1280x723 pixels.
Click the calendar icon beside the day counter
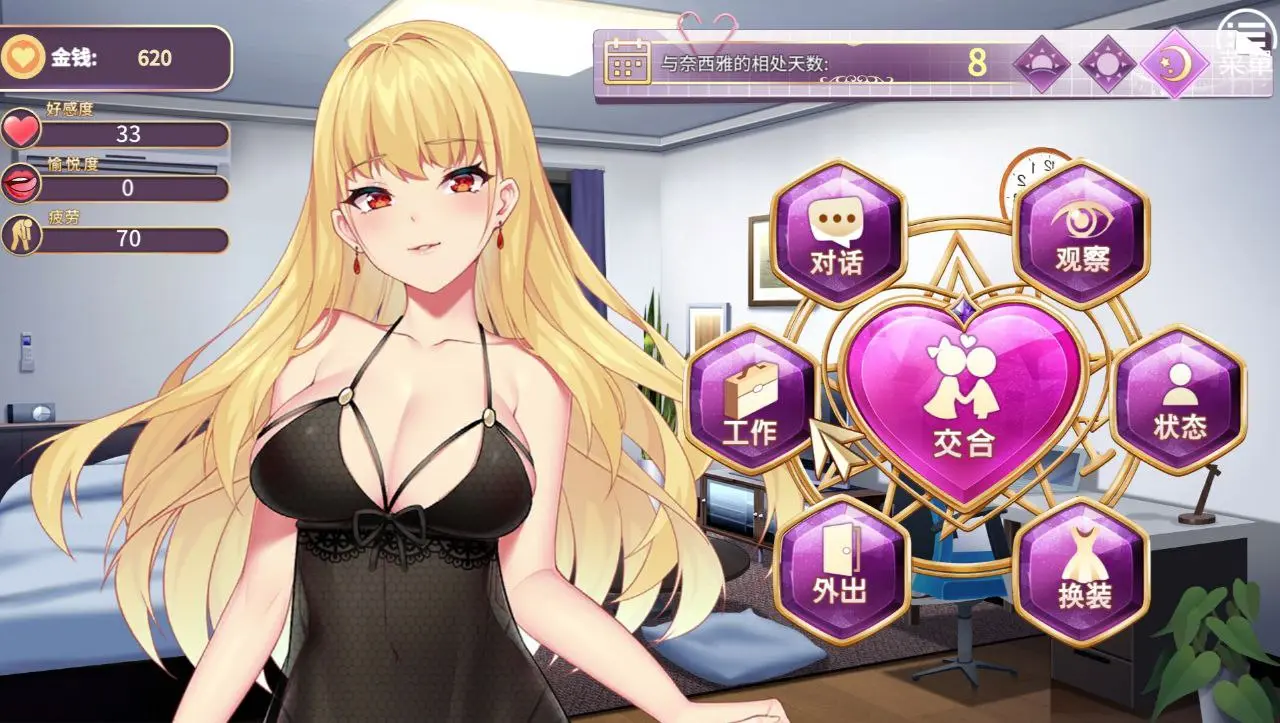(x=629, y=63)
